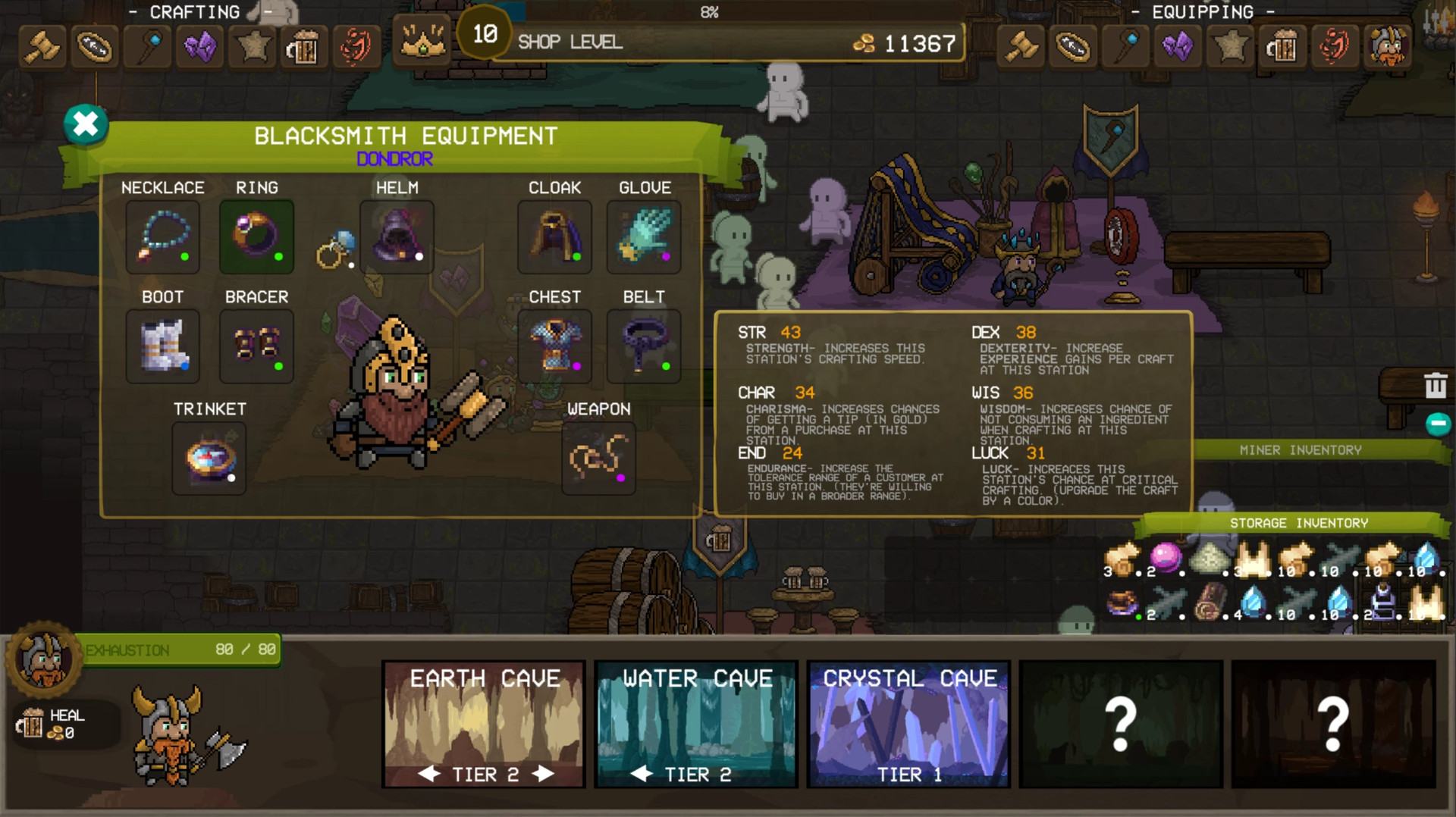Open the bracer equipment slot
1456x817 pixels.
(256, 346)
